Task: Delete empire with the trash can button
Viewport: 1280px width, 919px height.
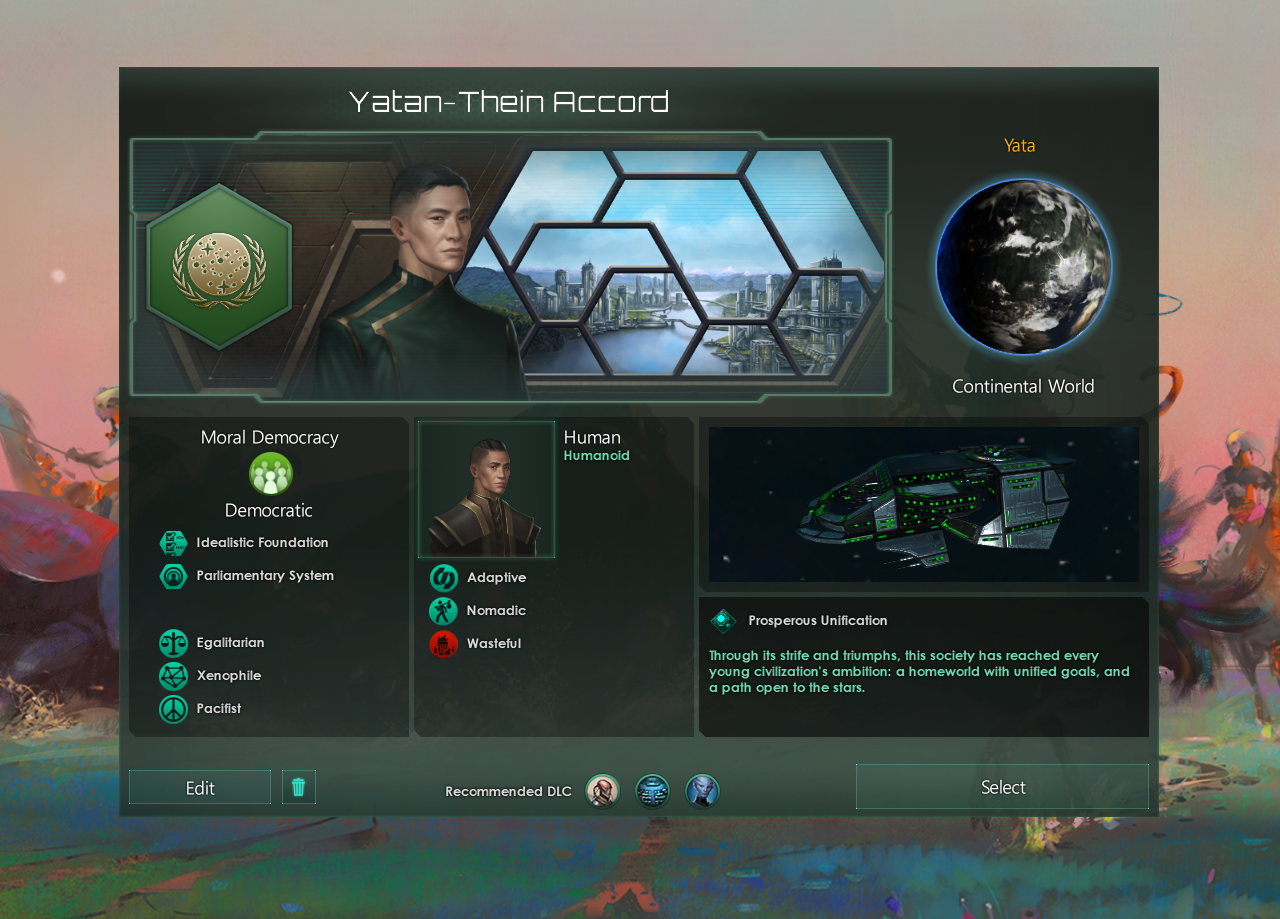Action: tap(298, 787)
